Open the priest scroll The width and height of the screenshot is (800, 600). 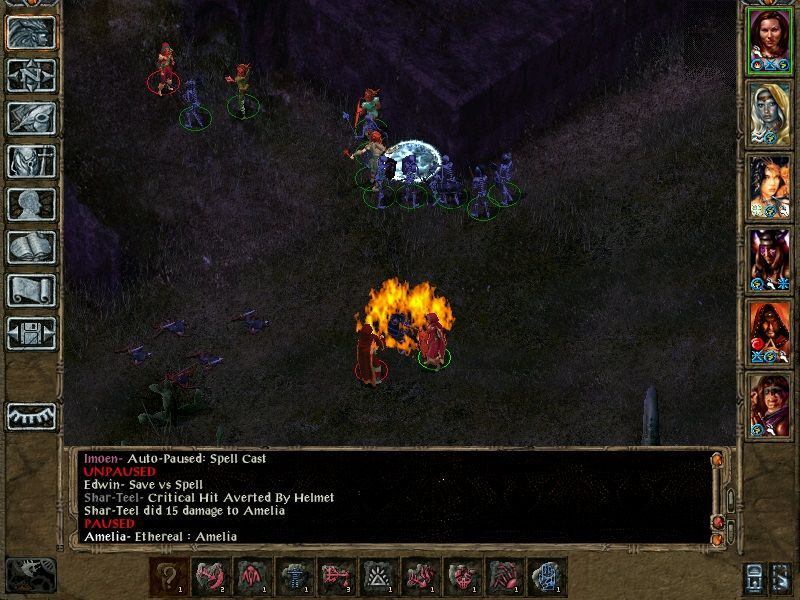pos(31,290)
